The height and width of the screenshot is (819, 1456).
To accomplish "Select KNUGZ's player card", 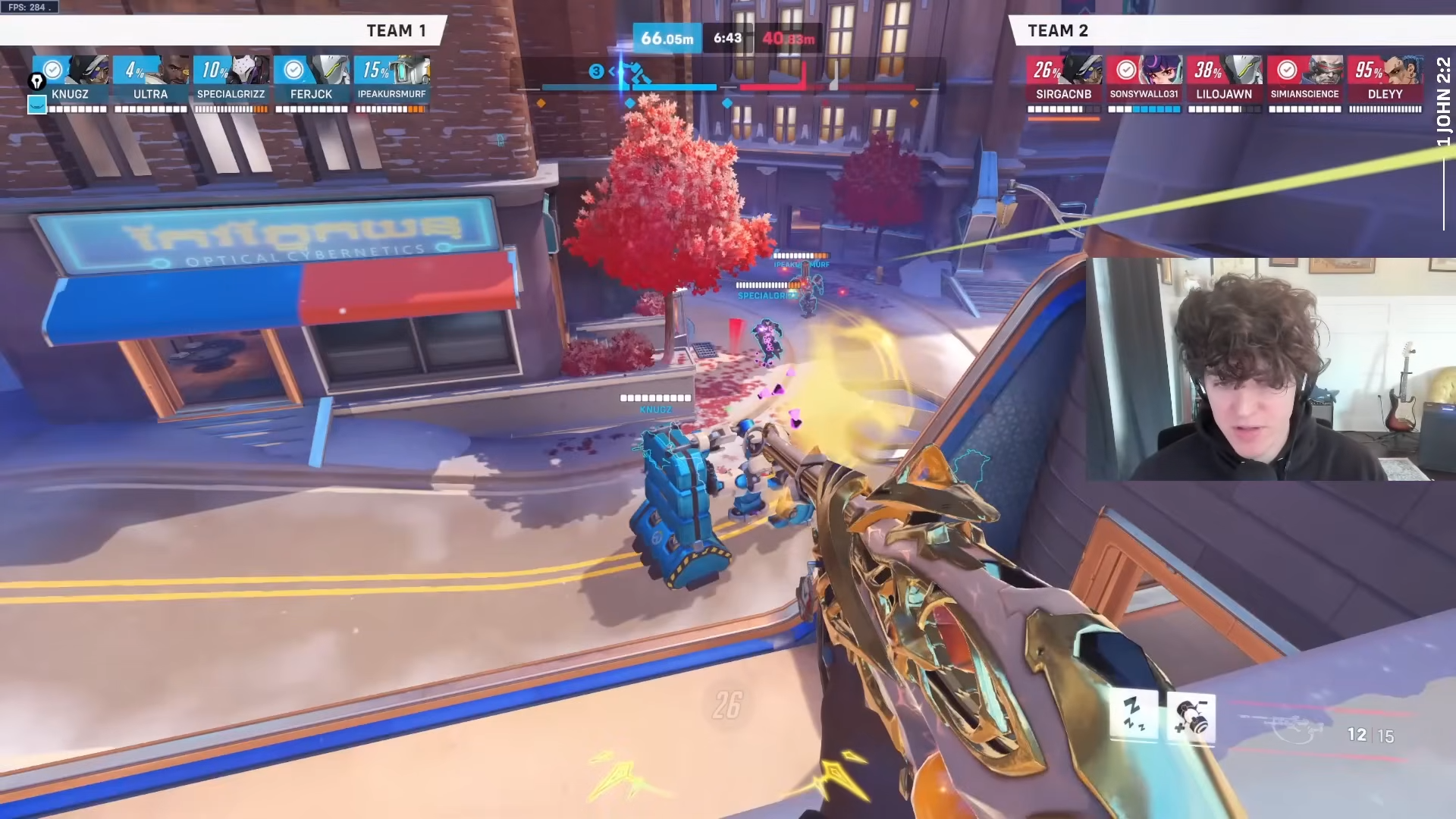I will 71,83.
